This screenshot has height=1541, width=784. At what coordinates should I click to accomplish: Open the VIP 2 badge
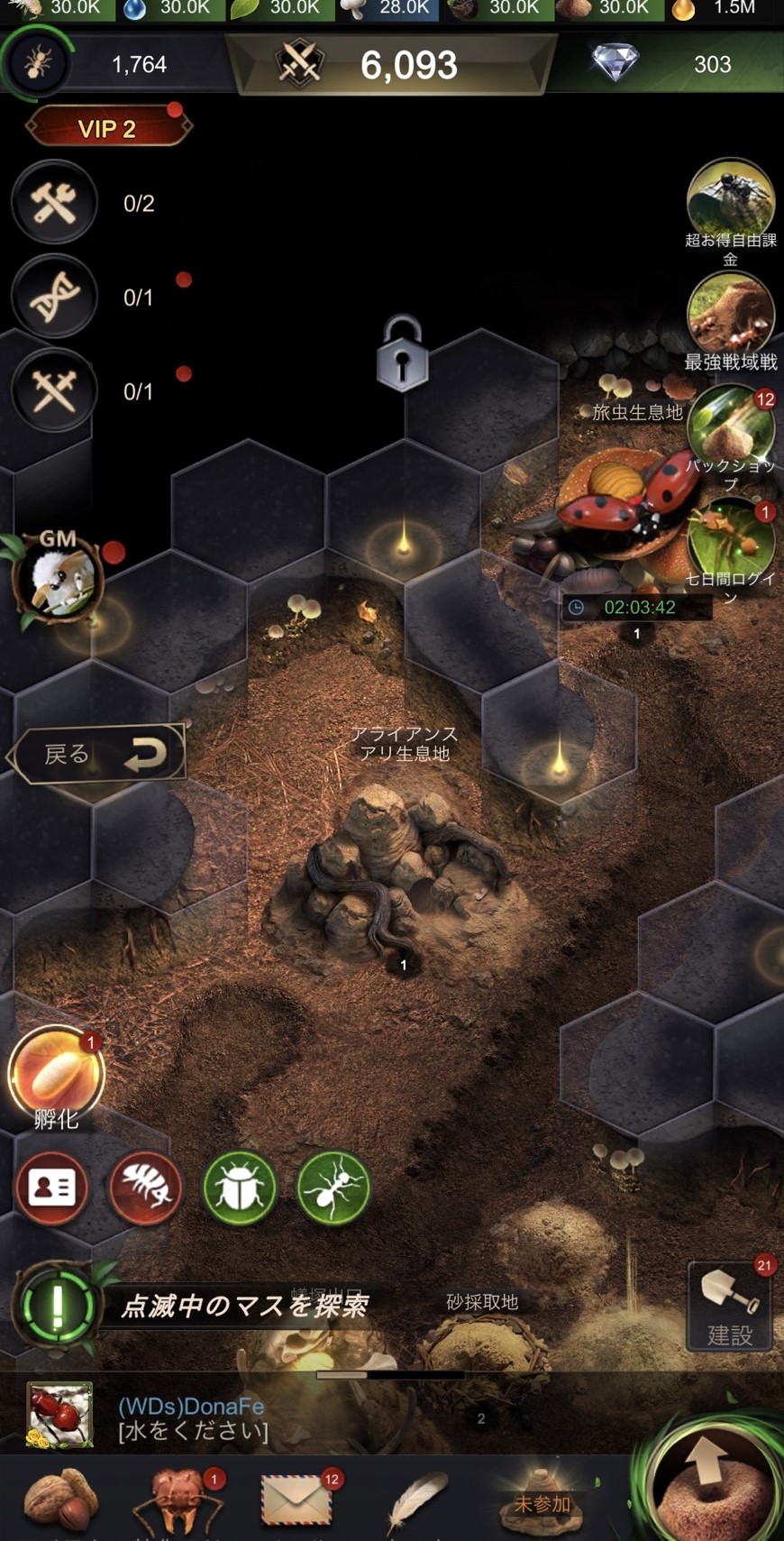click(x=107, y=128)
